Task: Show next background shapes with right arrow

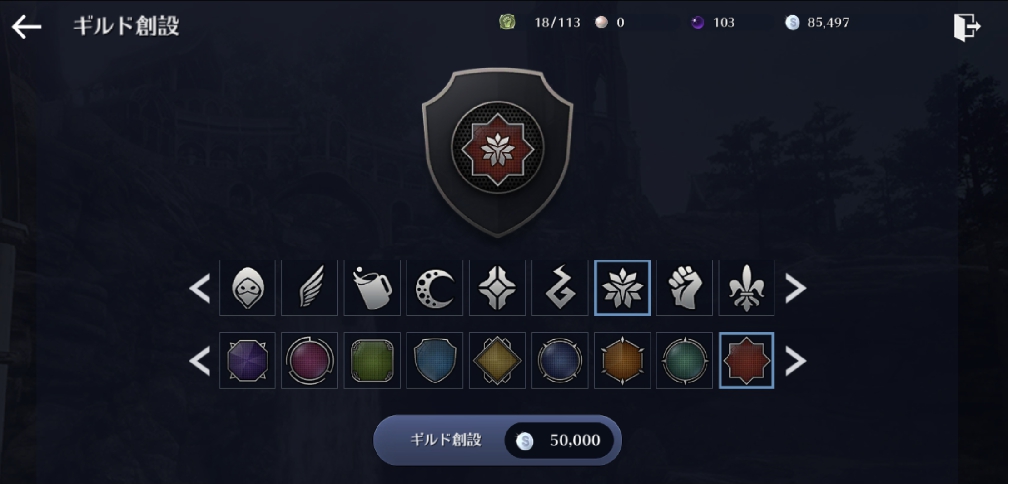Action: pyautogui.click(x=795, y=361)
